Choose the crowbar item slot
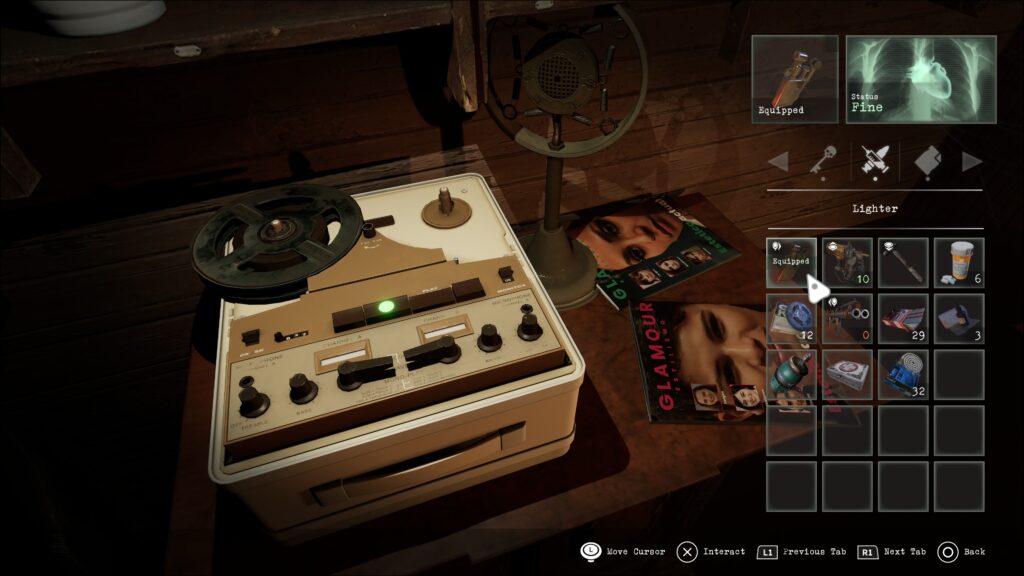Image resolution: width=1024 pixels, height=576 pixels. [x=904, y=263]
